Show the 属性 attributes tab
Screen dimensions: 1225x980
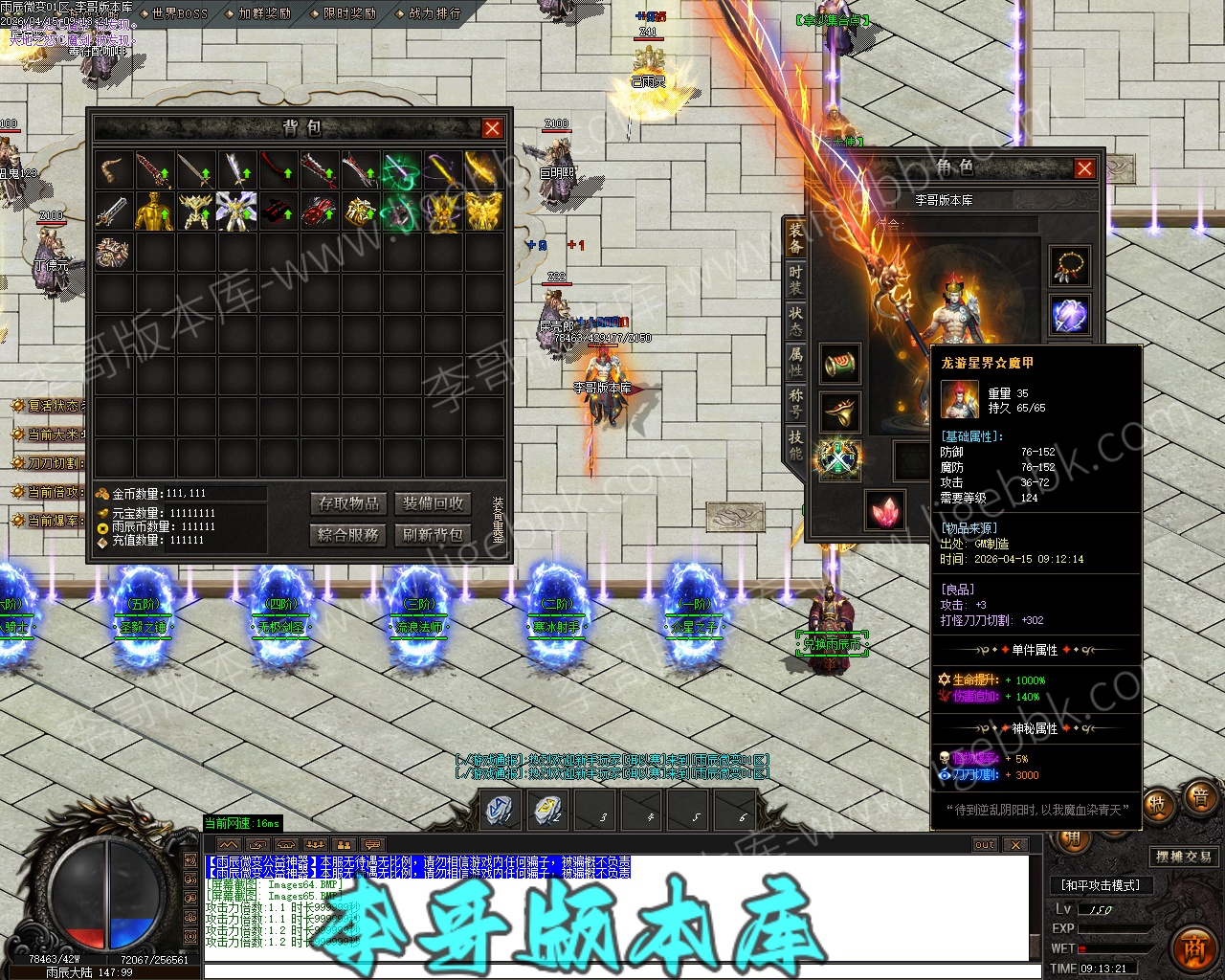[x=795, y=360]
